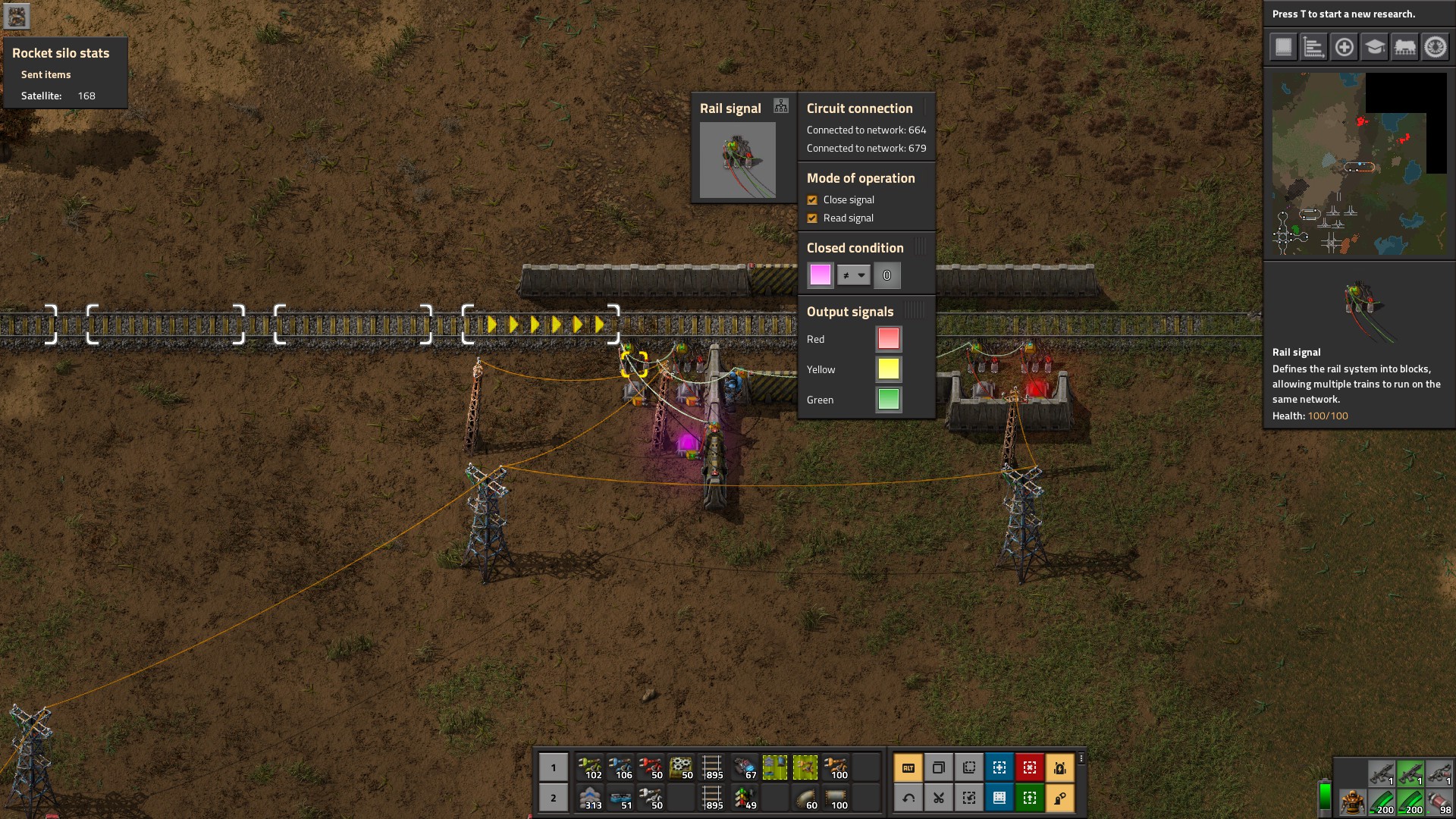Change the pink signal in Closed condition
This screenshot has height=819, width=1456.
[x=820, y=275]
